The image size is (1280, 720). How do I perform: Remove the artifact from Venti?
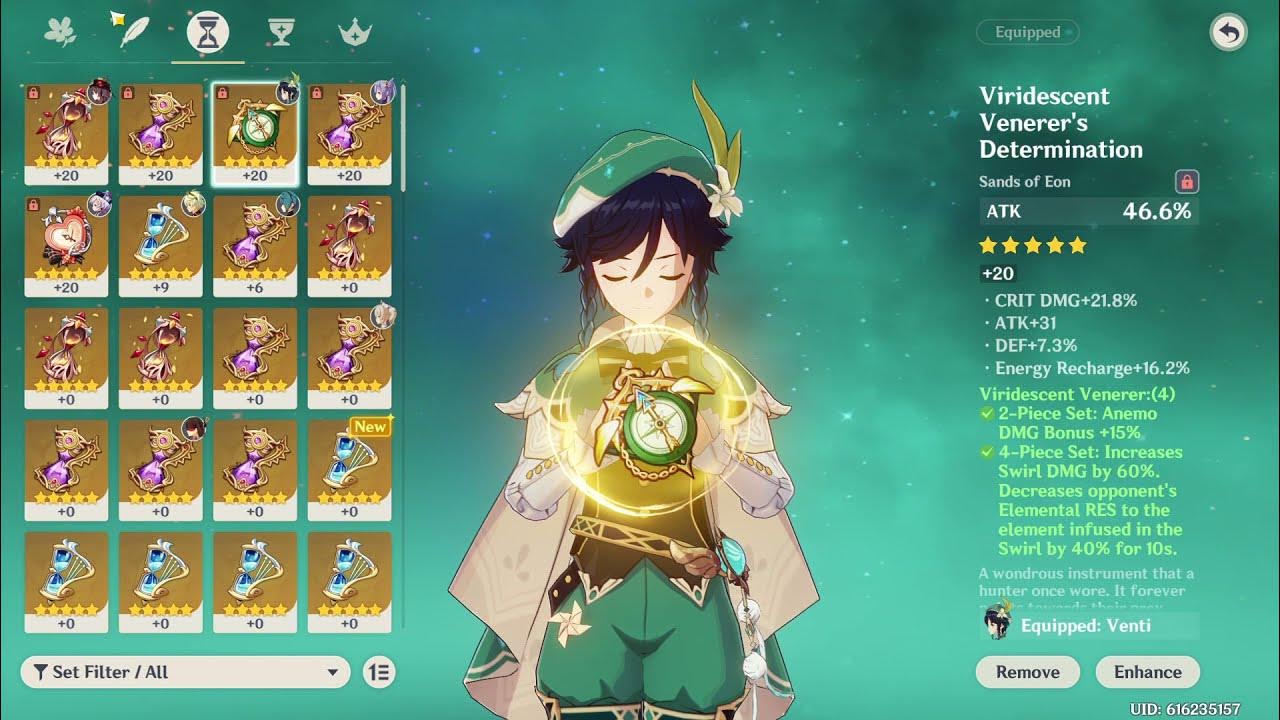pos(1027,672)
